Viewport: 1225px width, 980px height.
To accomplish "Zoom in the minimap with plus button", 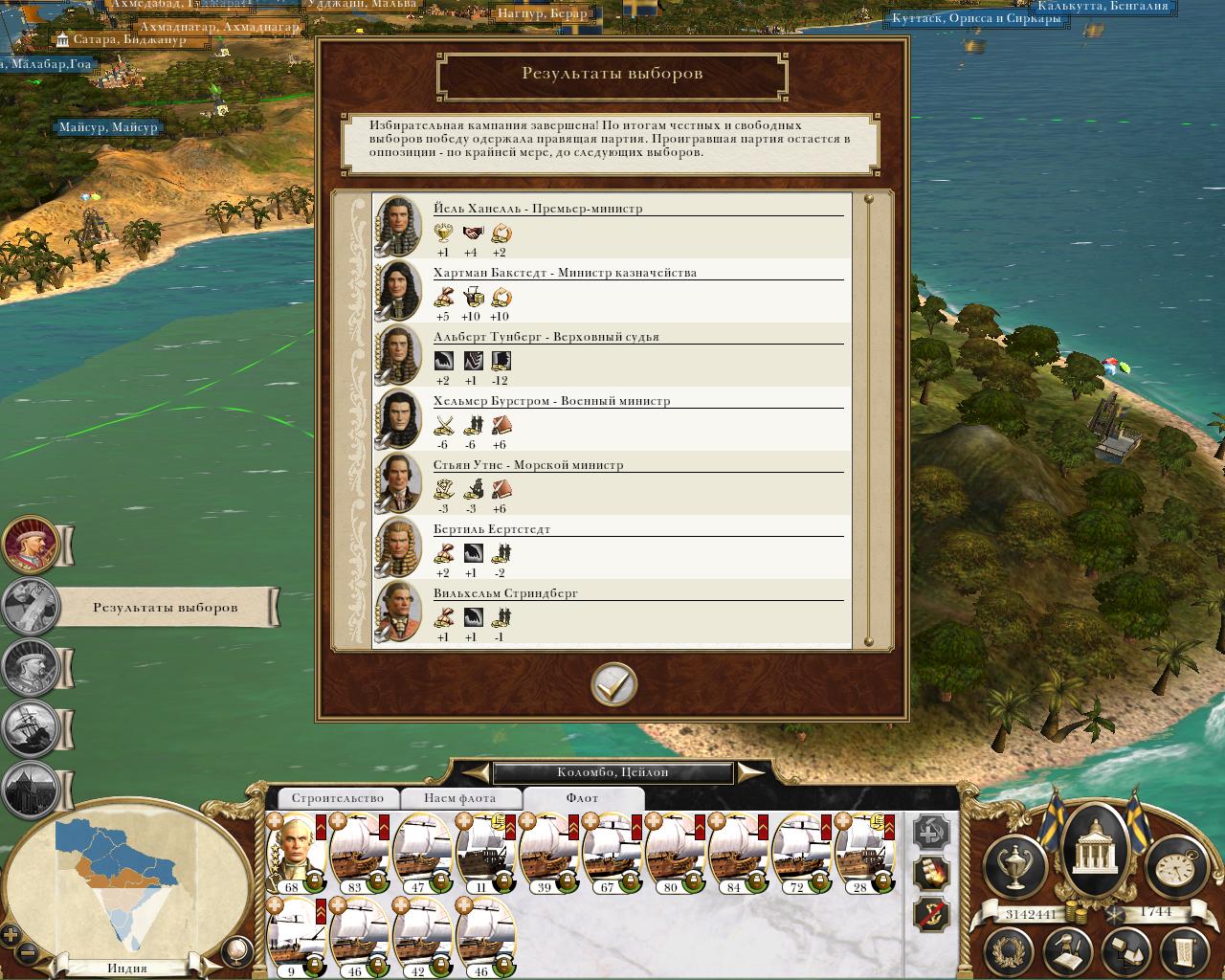I will (x=11, y=935).
